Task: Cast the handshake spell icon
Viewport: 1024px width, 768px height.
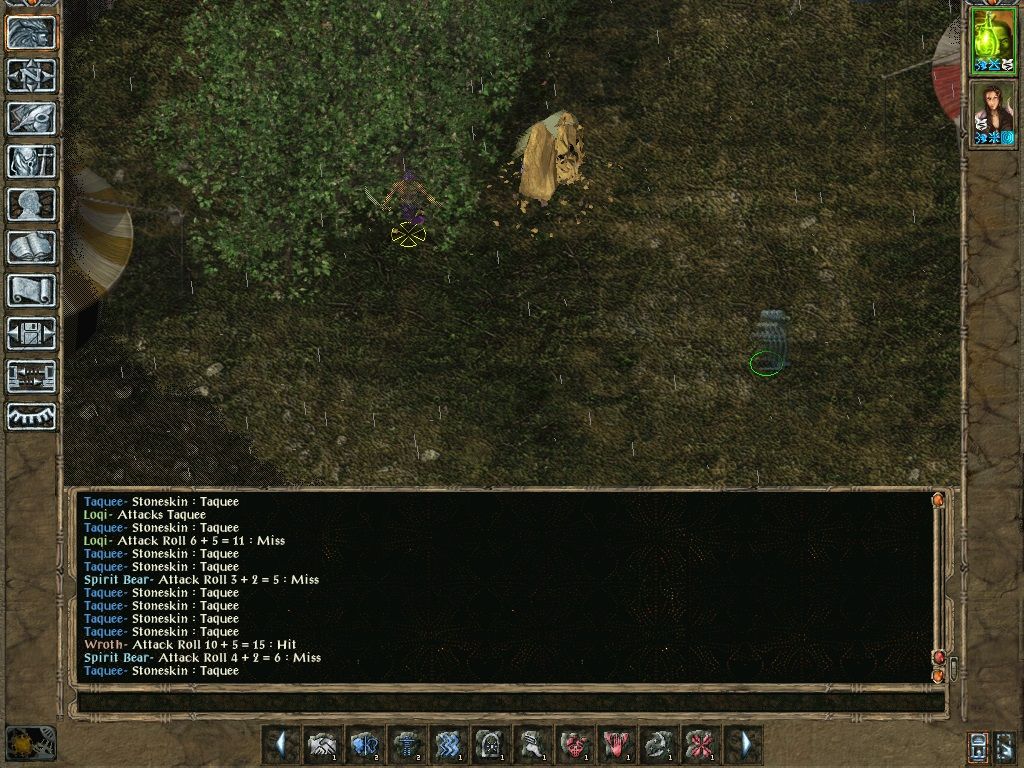Action: tap(322, 744)
